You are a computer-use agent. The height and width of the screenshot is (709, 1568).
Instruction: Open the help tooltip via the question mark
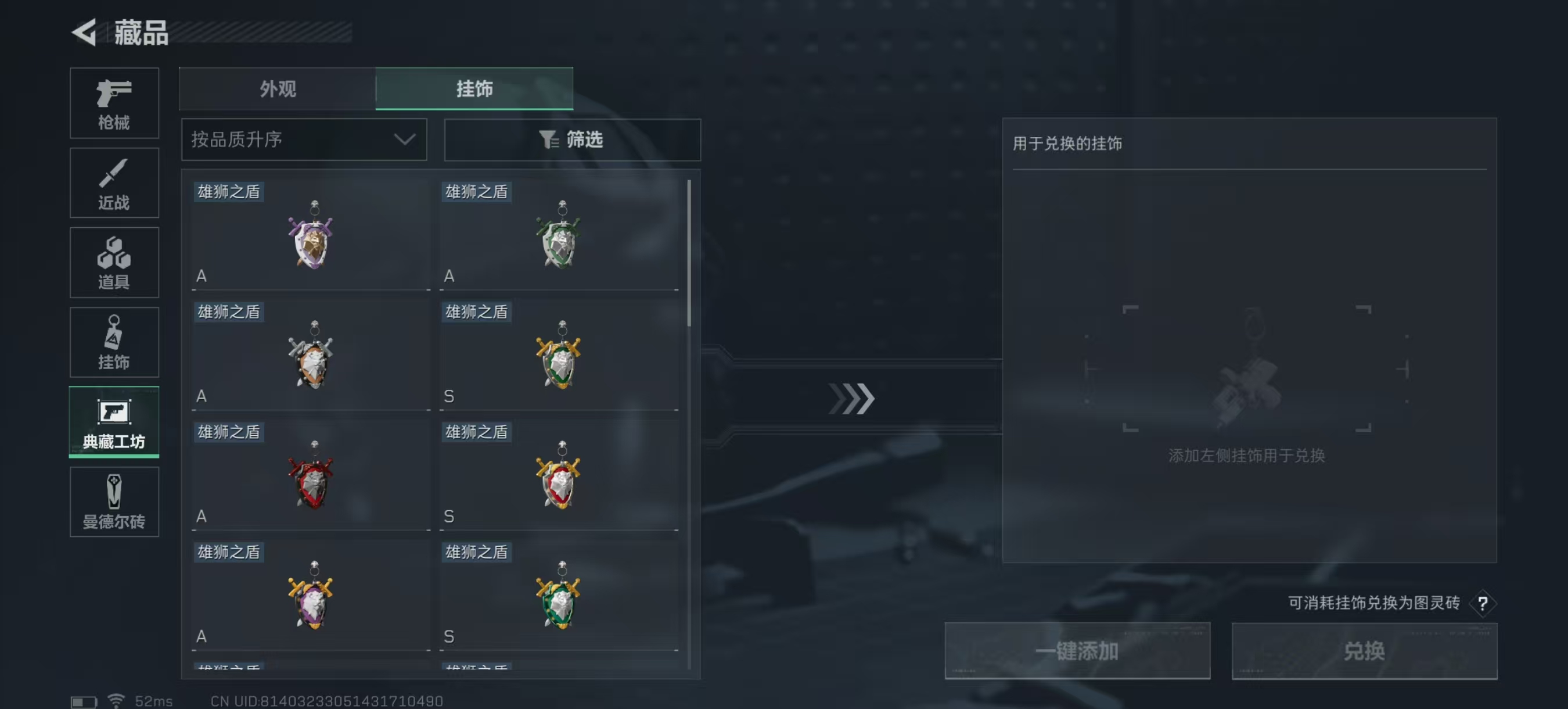coord(1484,604)
